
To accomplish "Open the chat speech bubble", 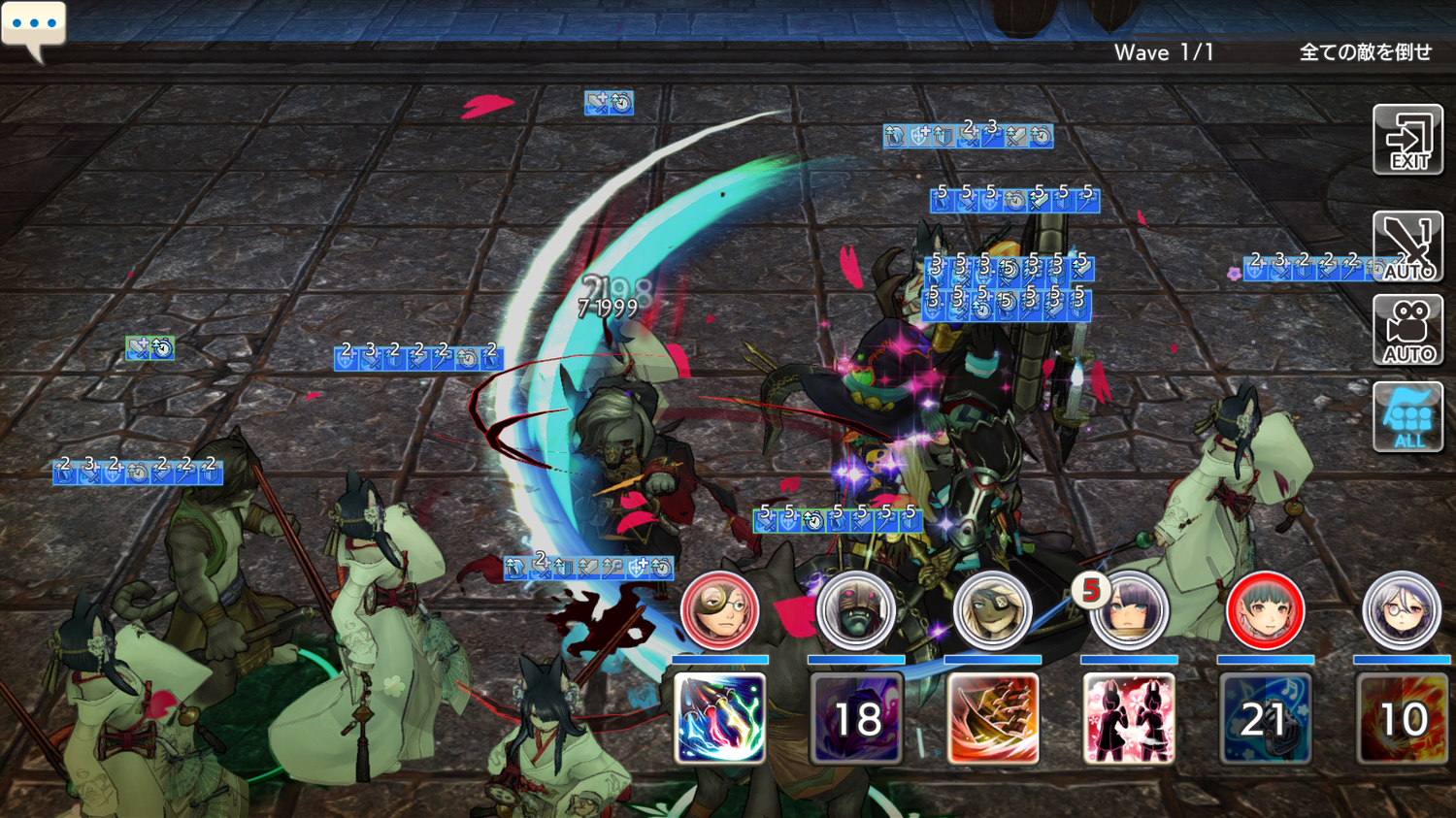I will [34, 27].
